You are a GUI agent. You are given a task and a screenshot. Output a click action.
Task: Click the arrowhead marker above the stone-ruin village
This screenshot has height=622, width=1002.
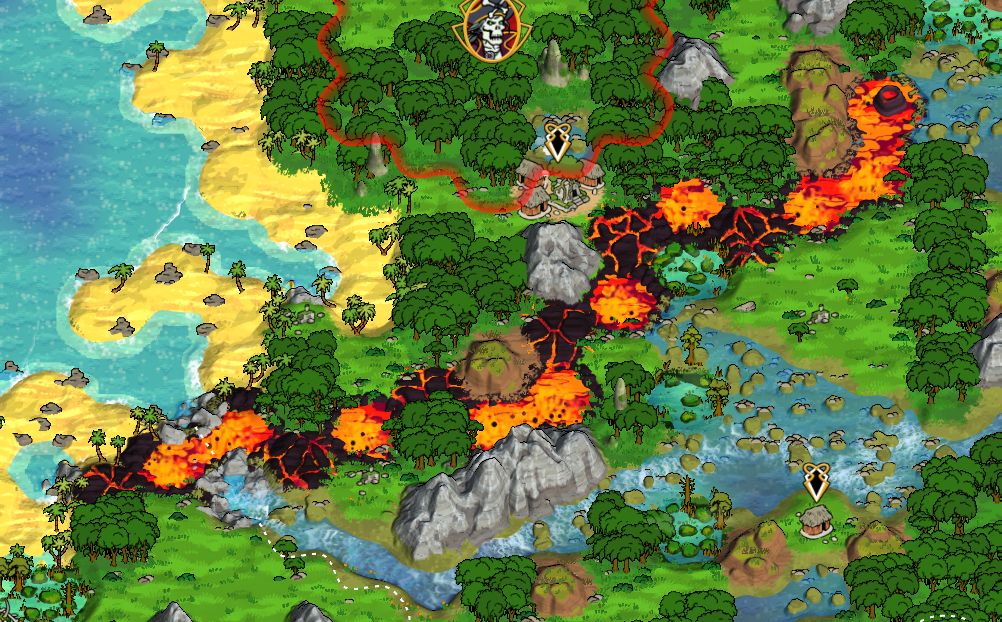(x=556, y=142)
